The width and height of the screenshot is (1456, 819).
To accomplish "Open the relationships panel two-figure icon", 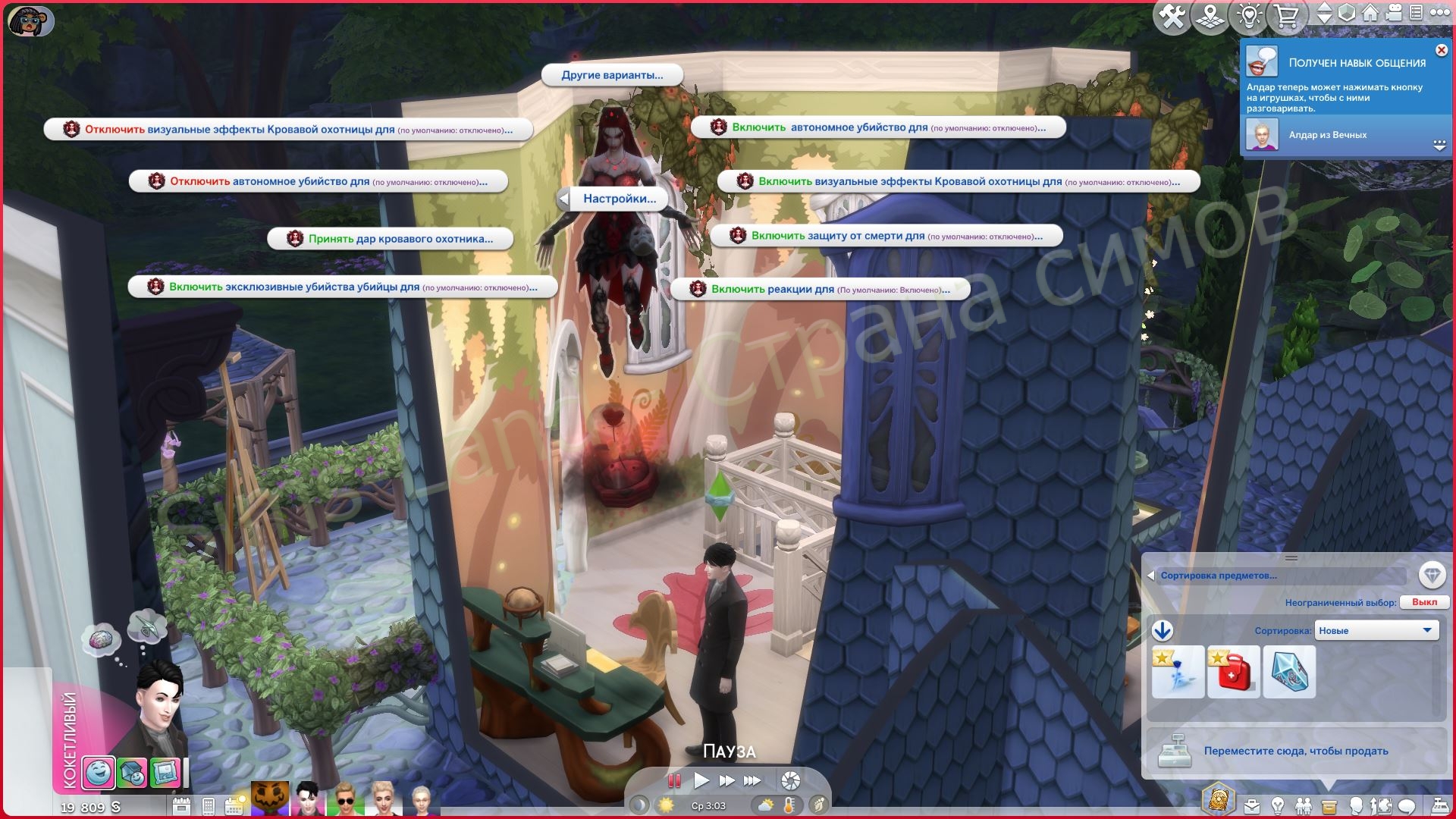I will click(x=1304, y=806).
